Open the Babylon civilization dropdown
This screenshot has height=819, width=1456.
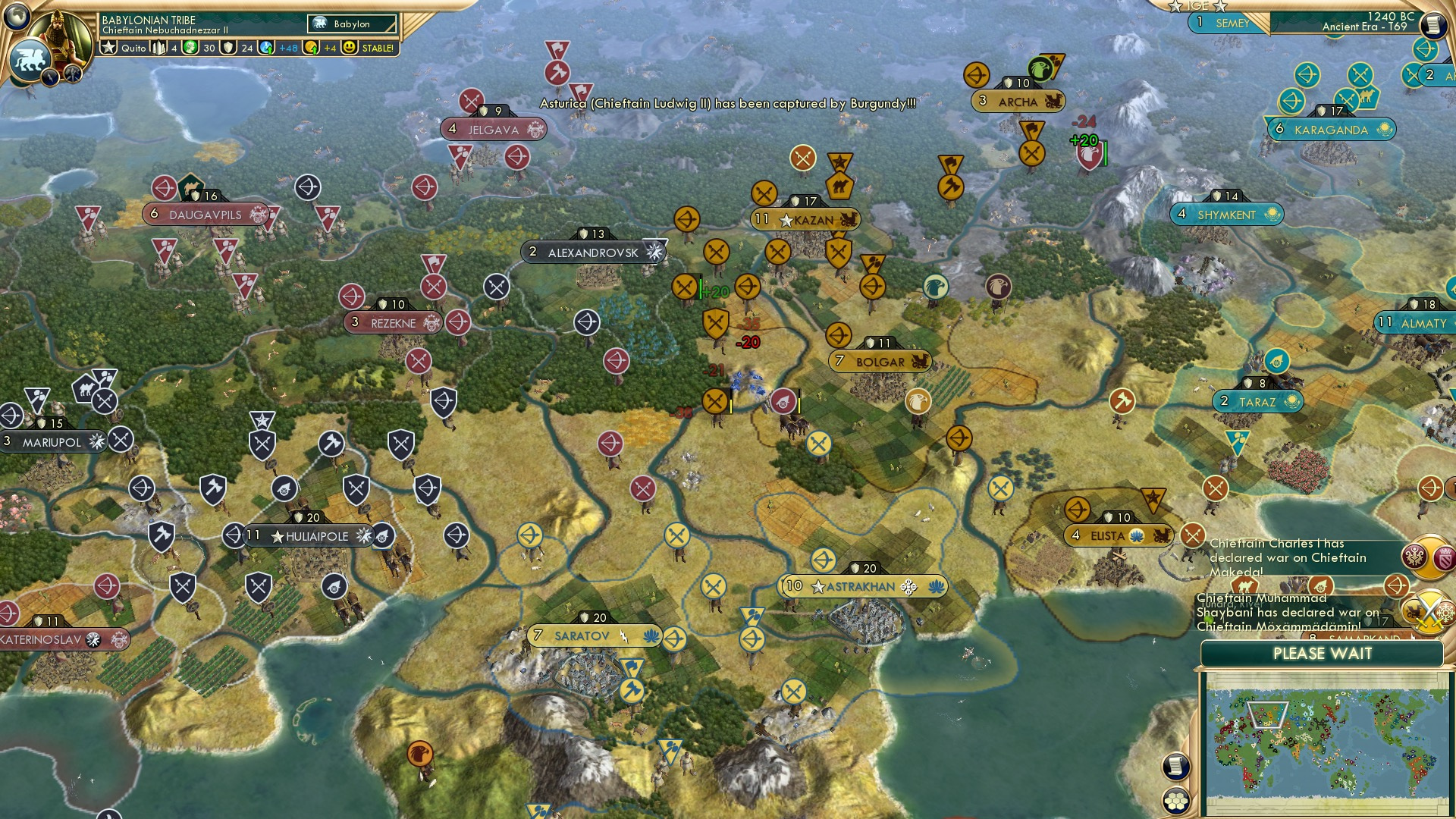click(353, 24)
